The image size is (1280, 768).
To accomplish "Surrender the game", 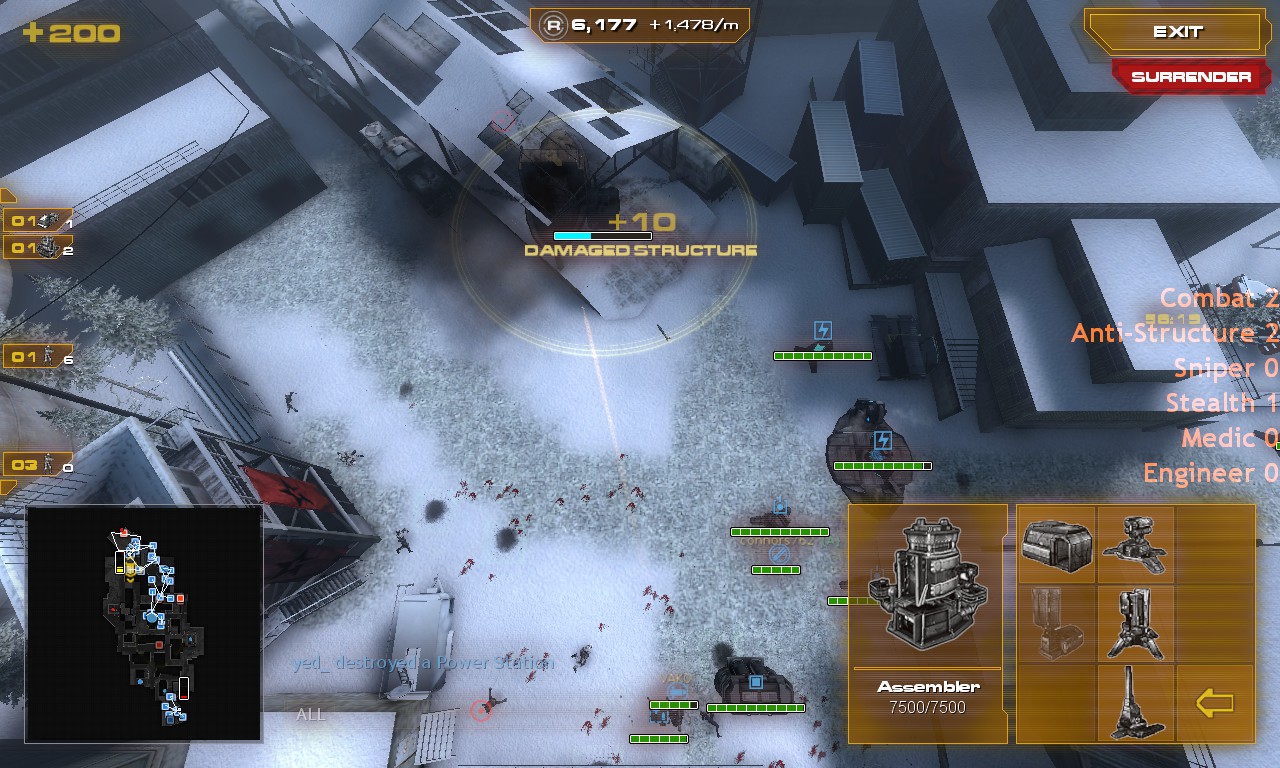I will point(1190,77).
